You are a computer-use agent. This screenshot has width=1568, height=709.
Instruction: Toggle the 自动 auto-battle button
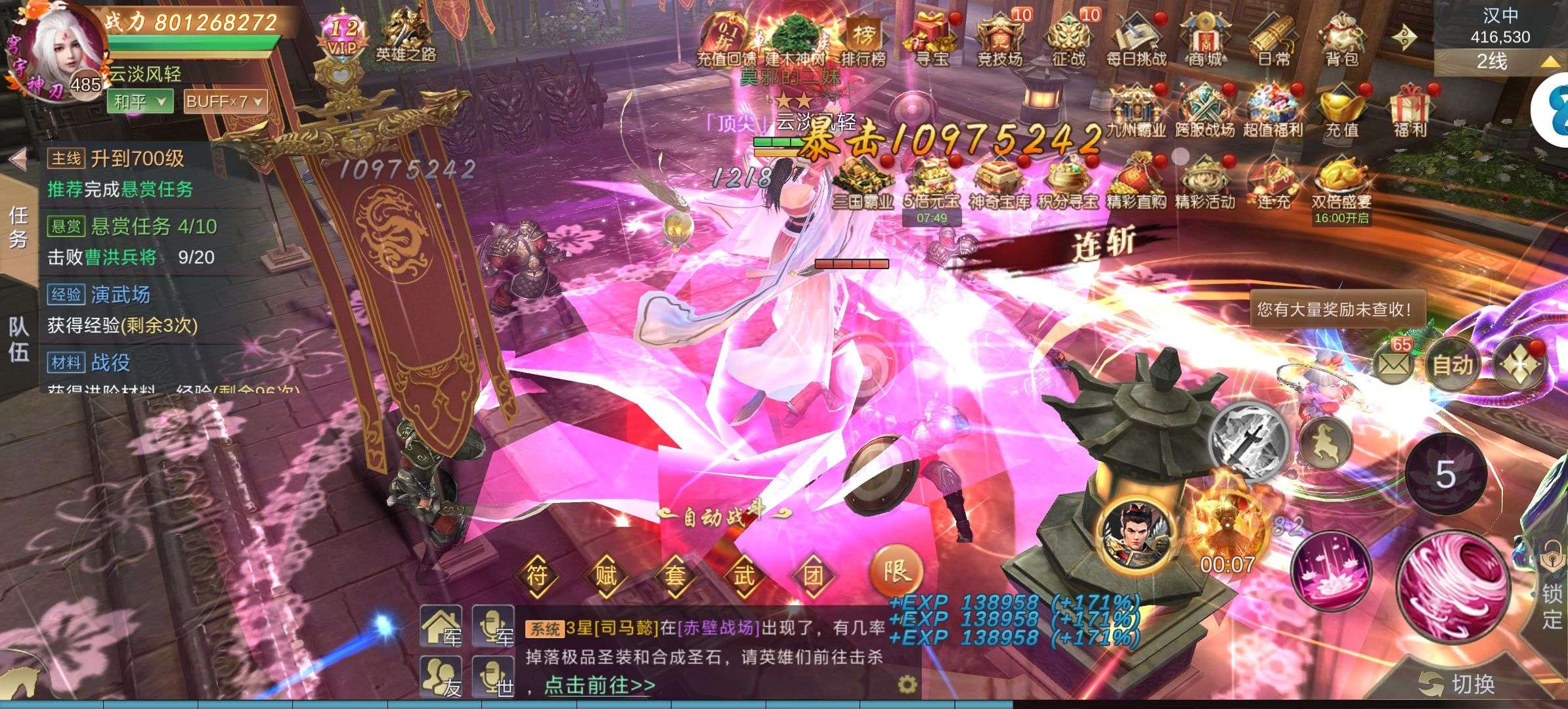pos(1452,364)
